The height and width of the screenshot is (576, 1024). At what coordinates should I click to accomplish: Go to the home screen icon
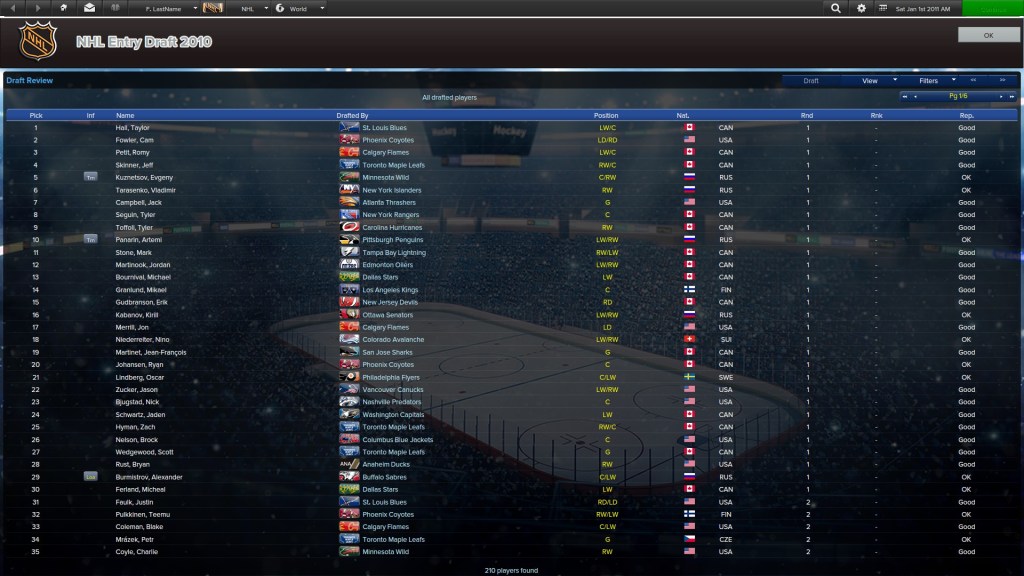tap(64, 8)
